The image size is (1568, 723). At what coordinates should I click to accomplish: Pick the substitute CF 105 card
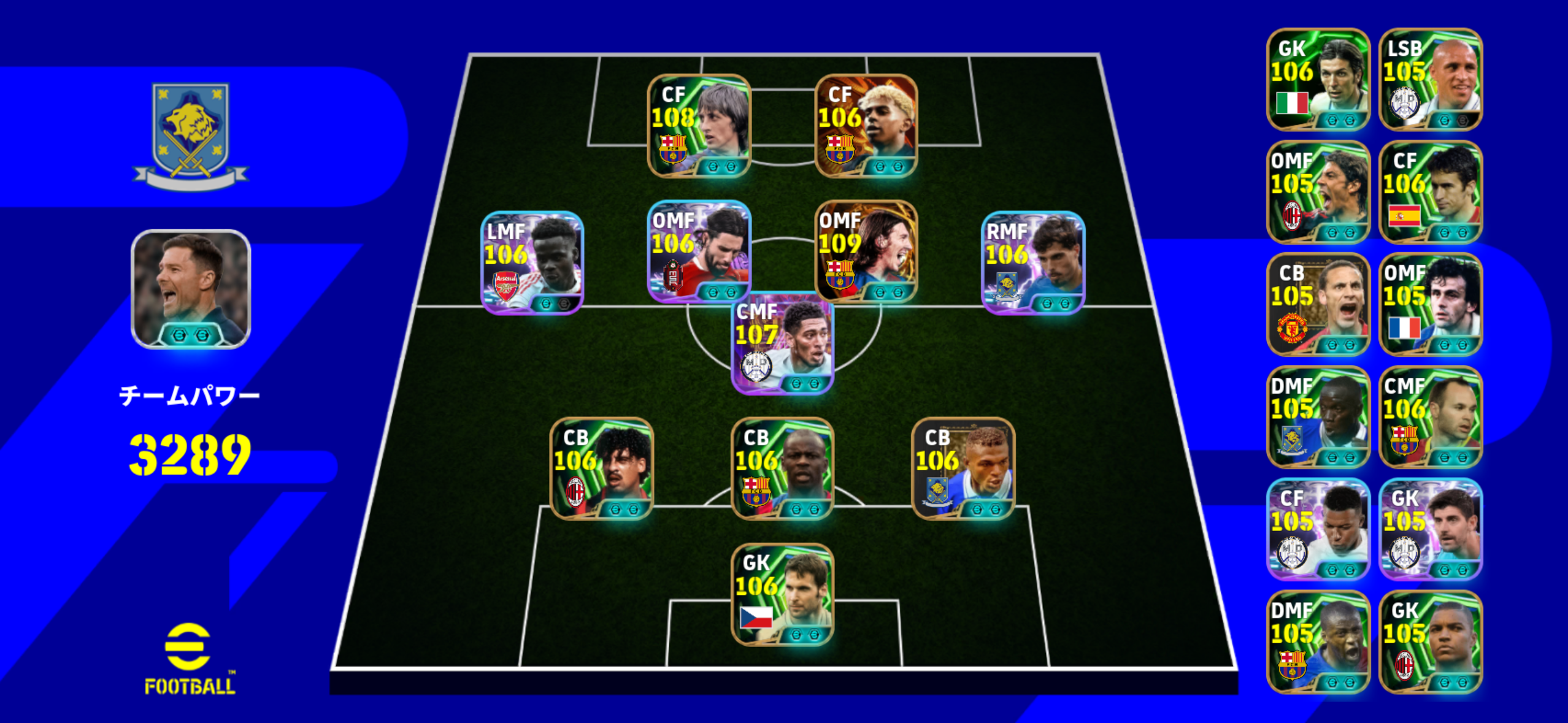[x=1318, y=529]
